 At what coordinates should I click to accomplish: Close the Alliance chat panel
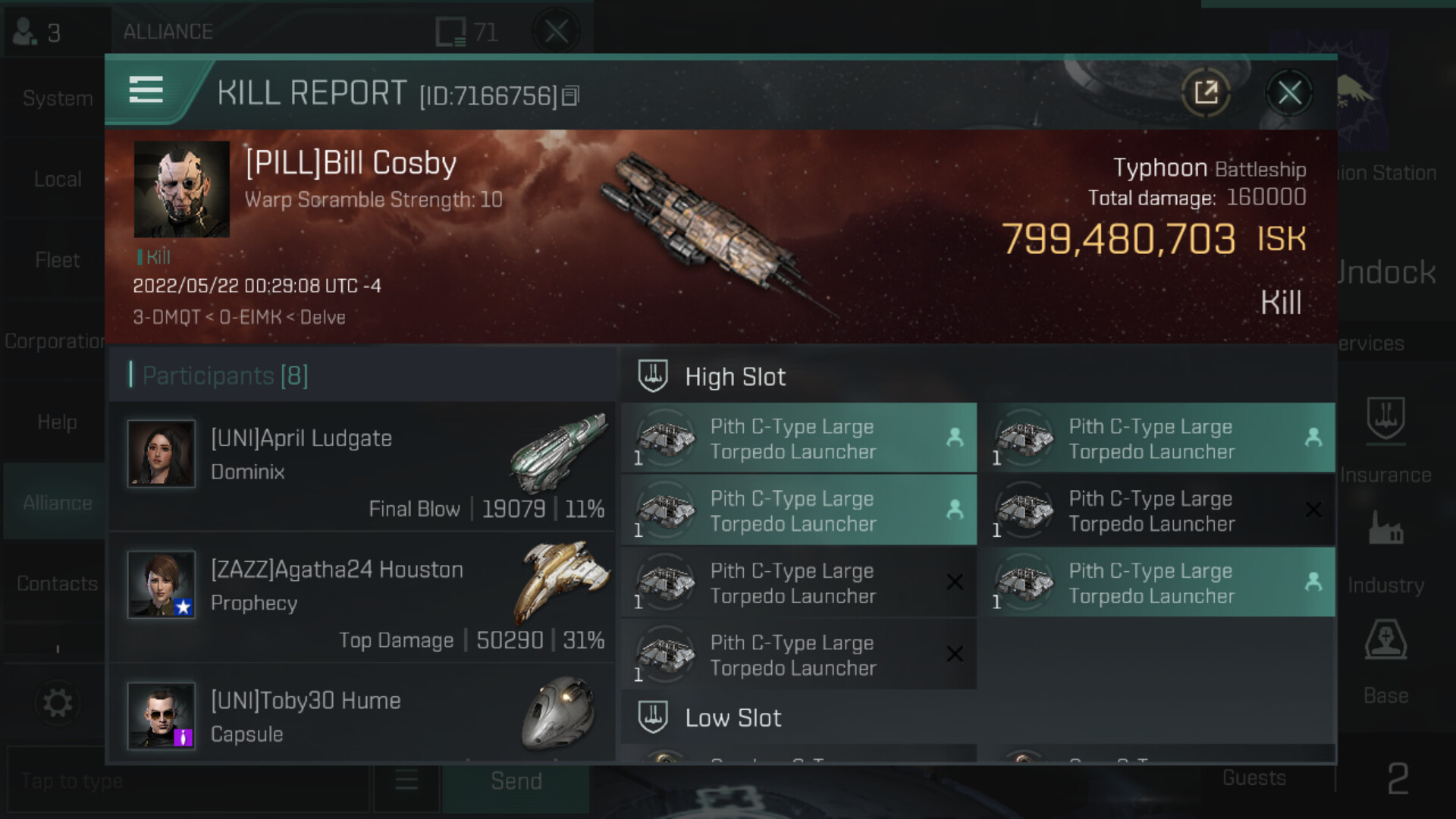(x=557, y=32)
